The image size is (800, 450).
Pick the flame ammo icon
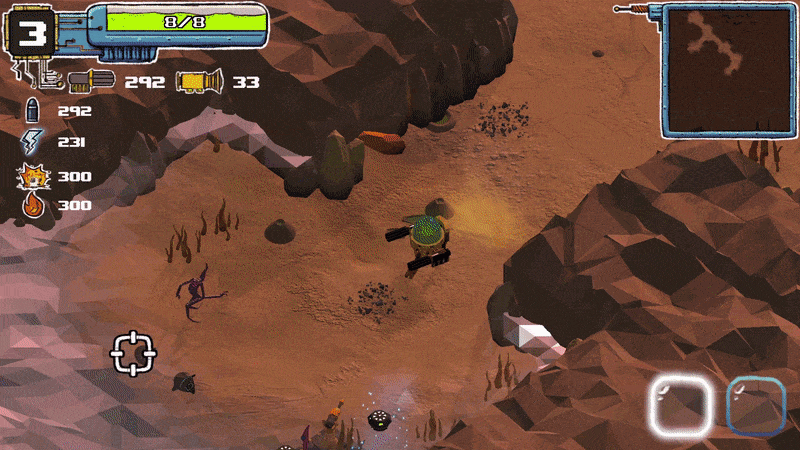coord(31,205)
